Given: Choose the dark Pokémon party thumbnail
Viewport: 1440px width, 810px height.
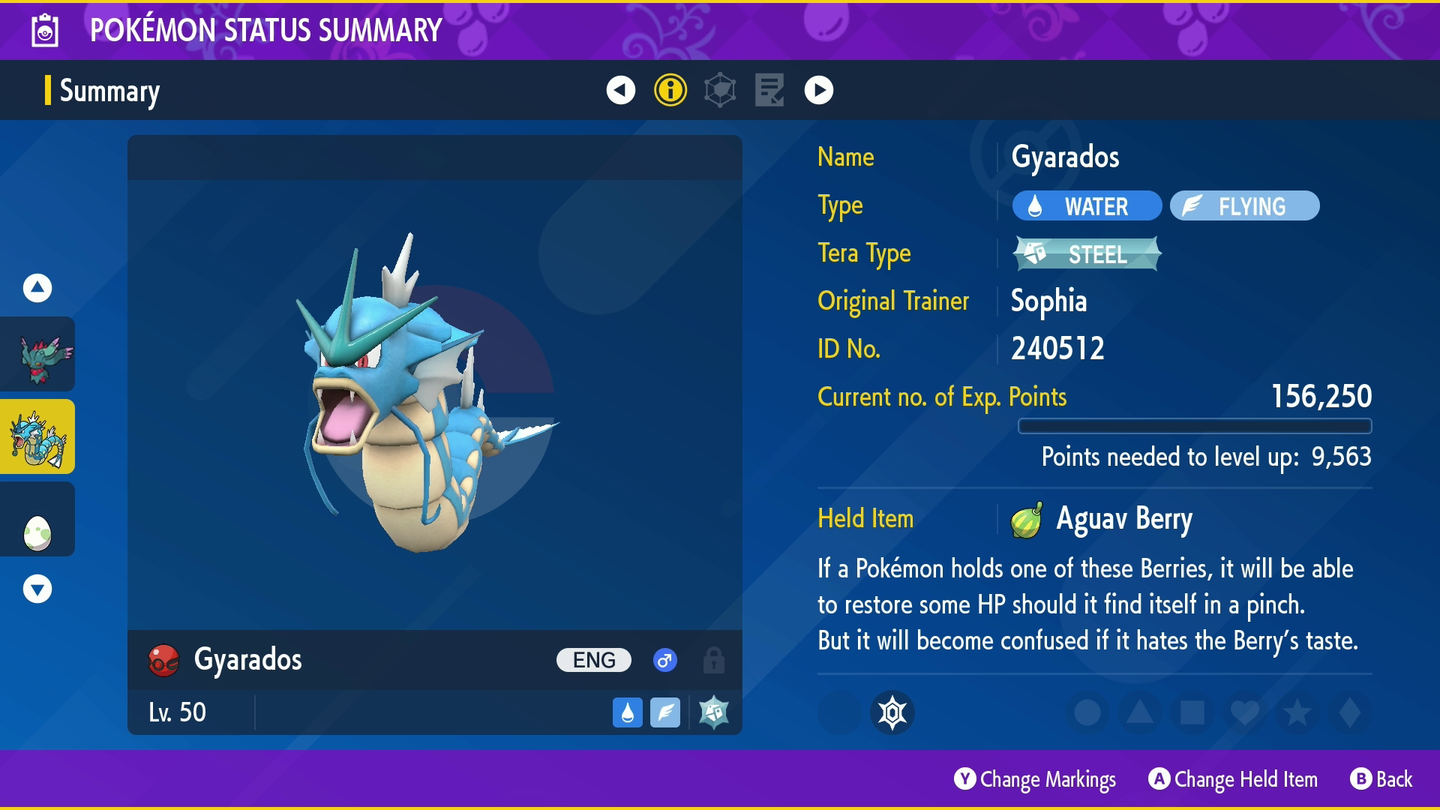Looking at the screenshot, I should click(x=38, y=355).
